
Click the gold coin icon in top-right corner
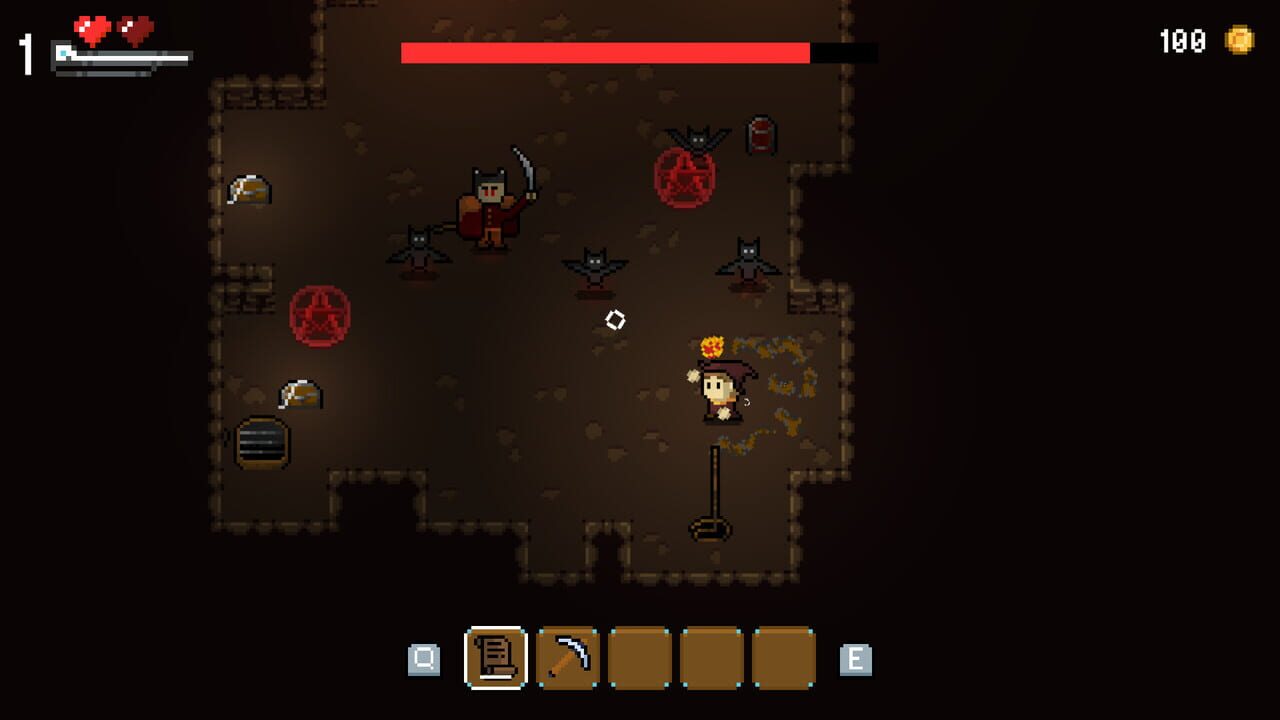(x=1241, y=41)
